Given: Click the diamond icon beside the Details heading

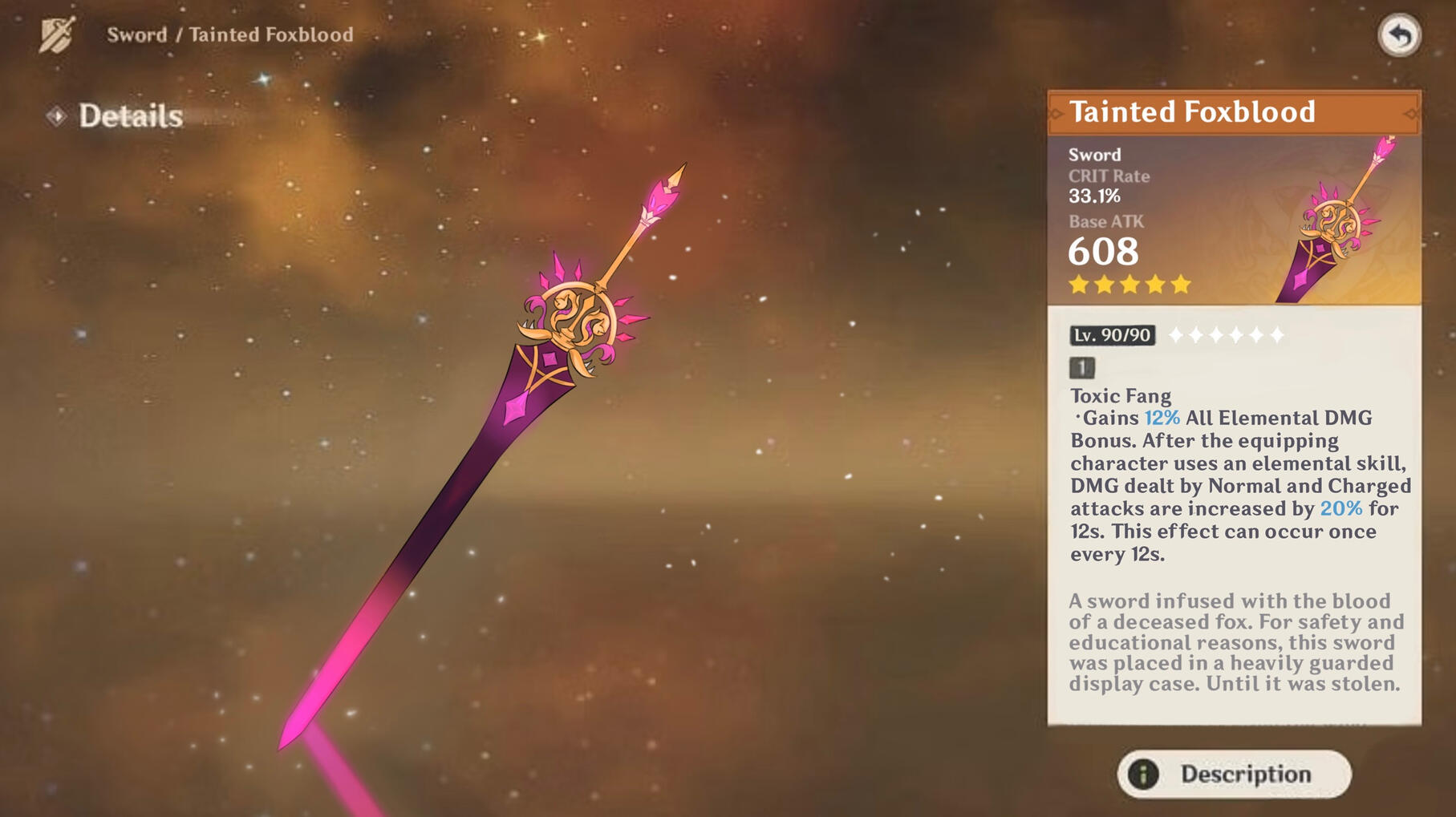Looking at the screenshot, I should pos(57,115).
